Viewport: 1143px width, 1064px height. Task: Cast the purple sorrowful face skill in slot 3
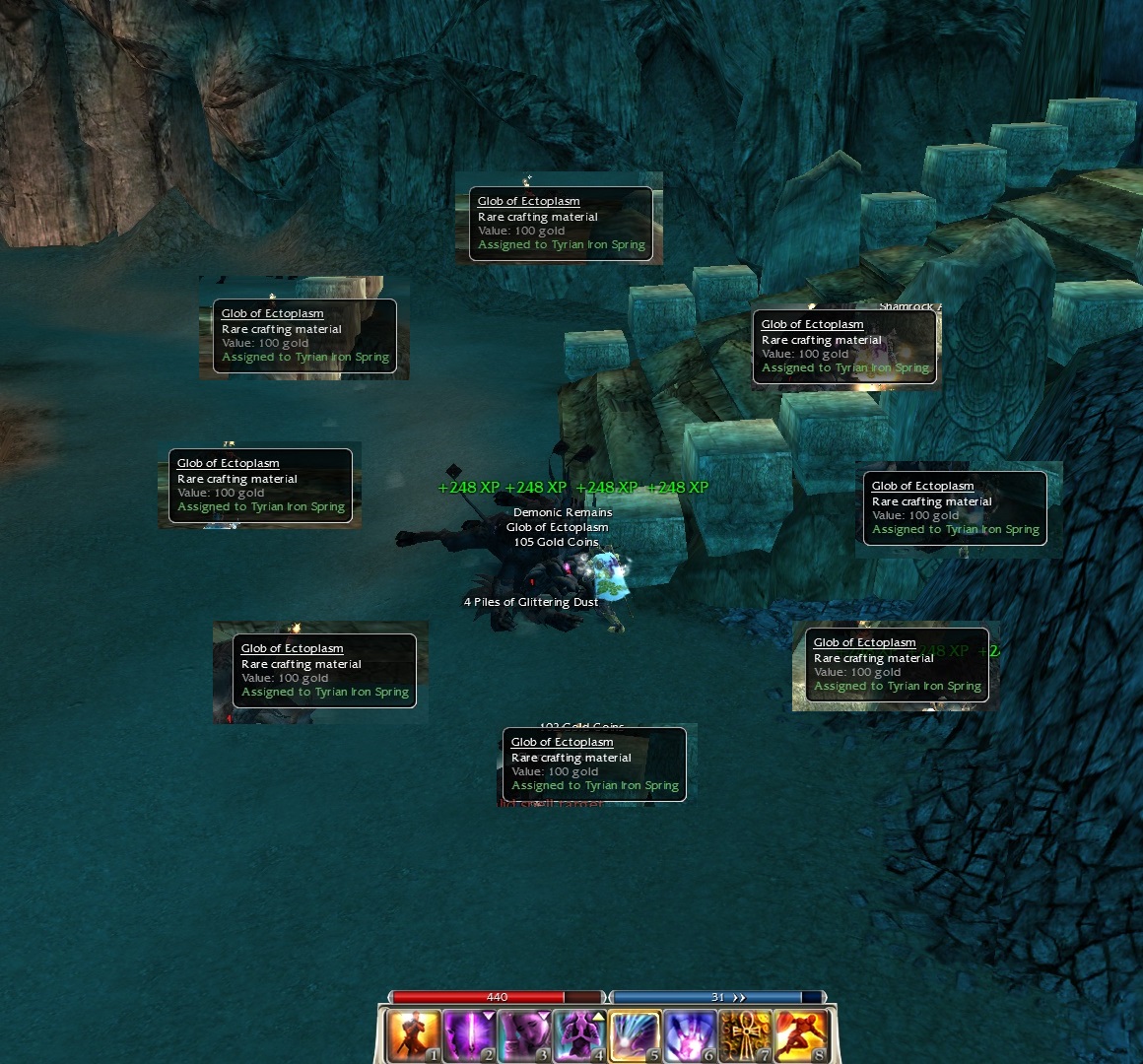pyautogui.click(x=525, y=1035)
